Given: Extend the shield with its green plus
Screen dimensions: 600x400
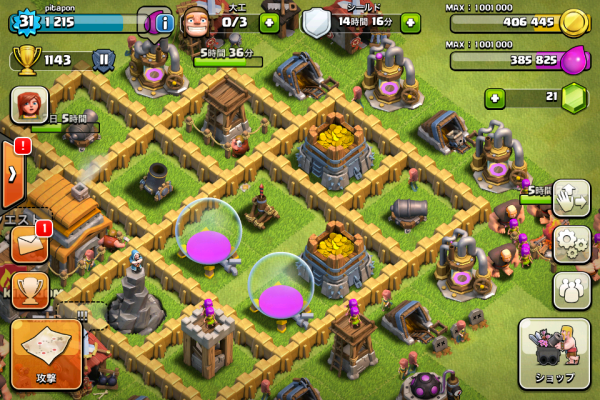Looking at the screenshot, I should 410,21.
